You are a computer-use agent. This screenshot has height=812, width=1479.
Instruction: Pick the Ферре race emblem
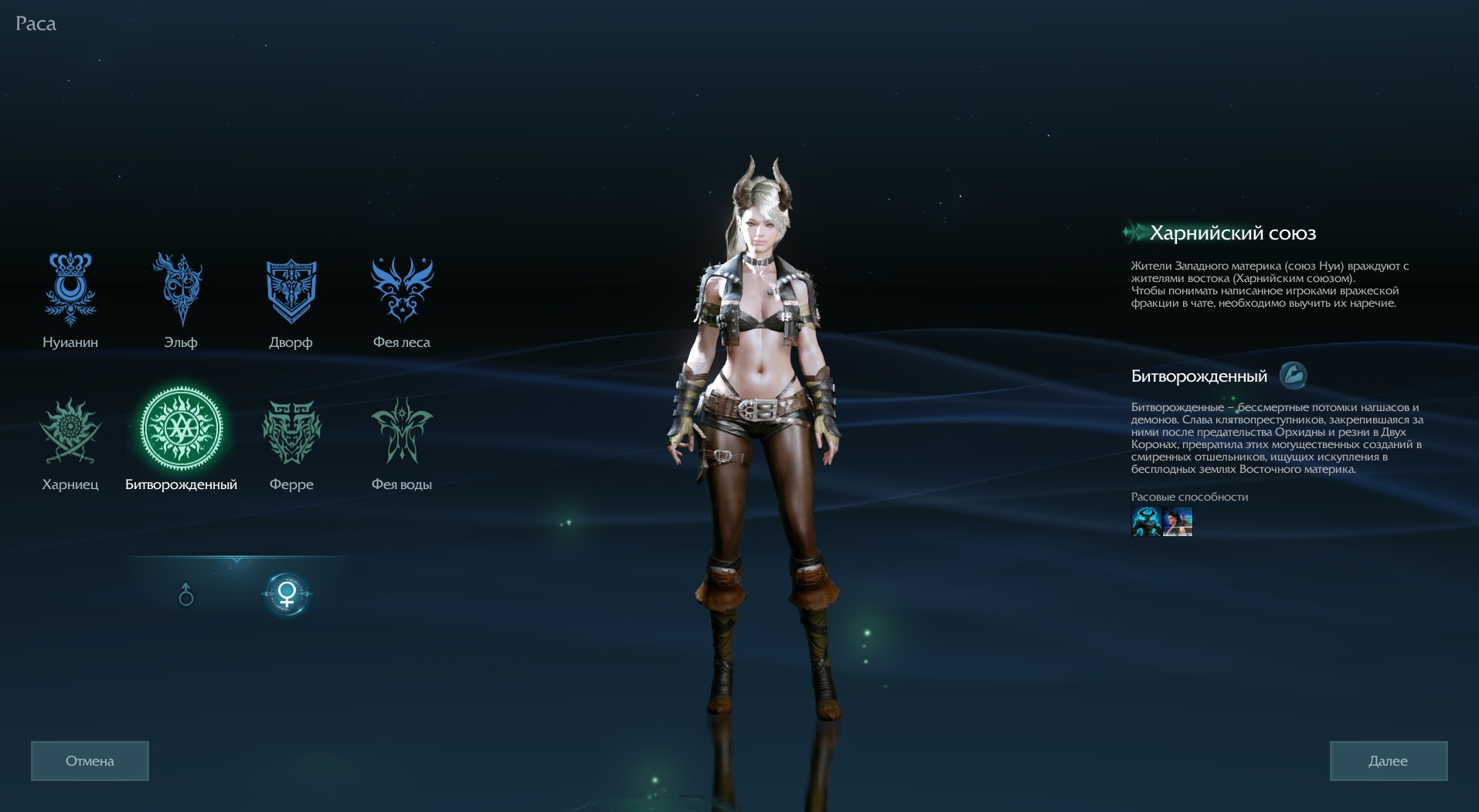(x=291, y=431)
